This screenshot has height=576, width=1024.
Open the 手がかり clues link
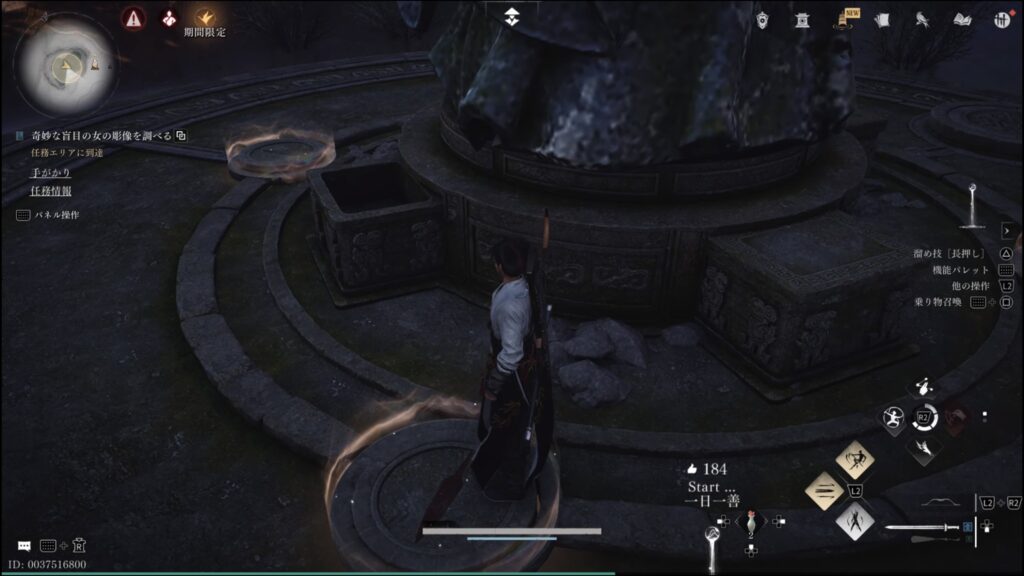(x=50, y=172)
